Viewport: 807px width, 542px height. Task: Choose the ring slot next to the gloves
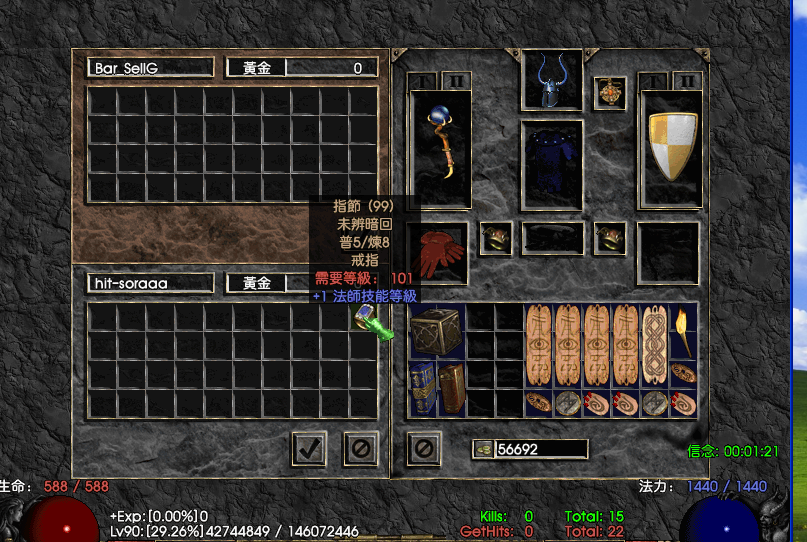pyautogui.click(x=496, y=238)
